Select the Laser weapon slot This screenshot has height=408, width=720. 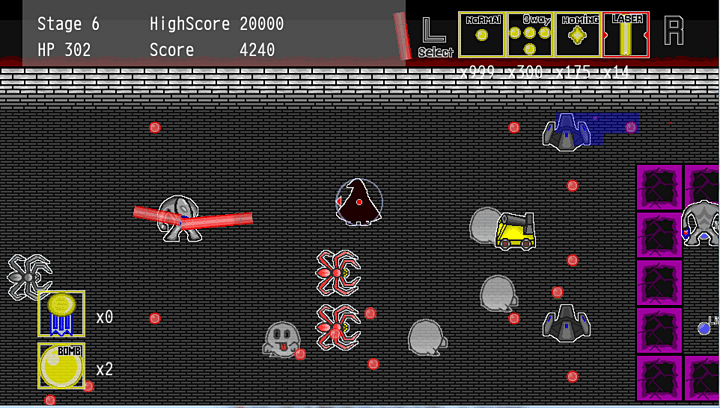pos(626,35)
